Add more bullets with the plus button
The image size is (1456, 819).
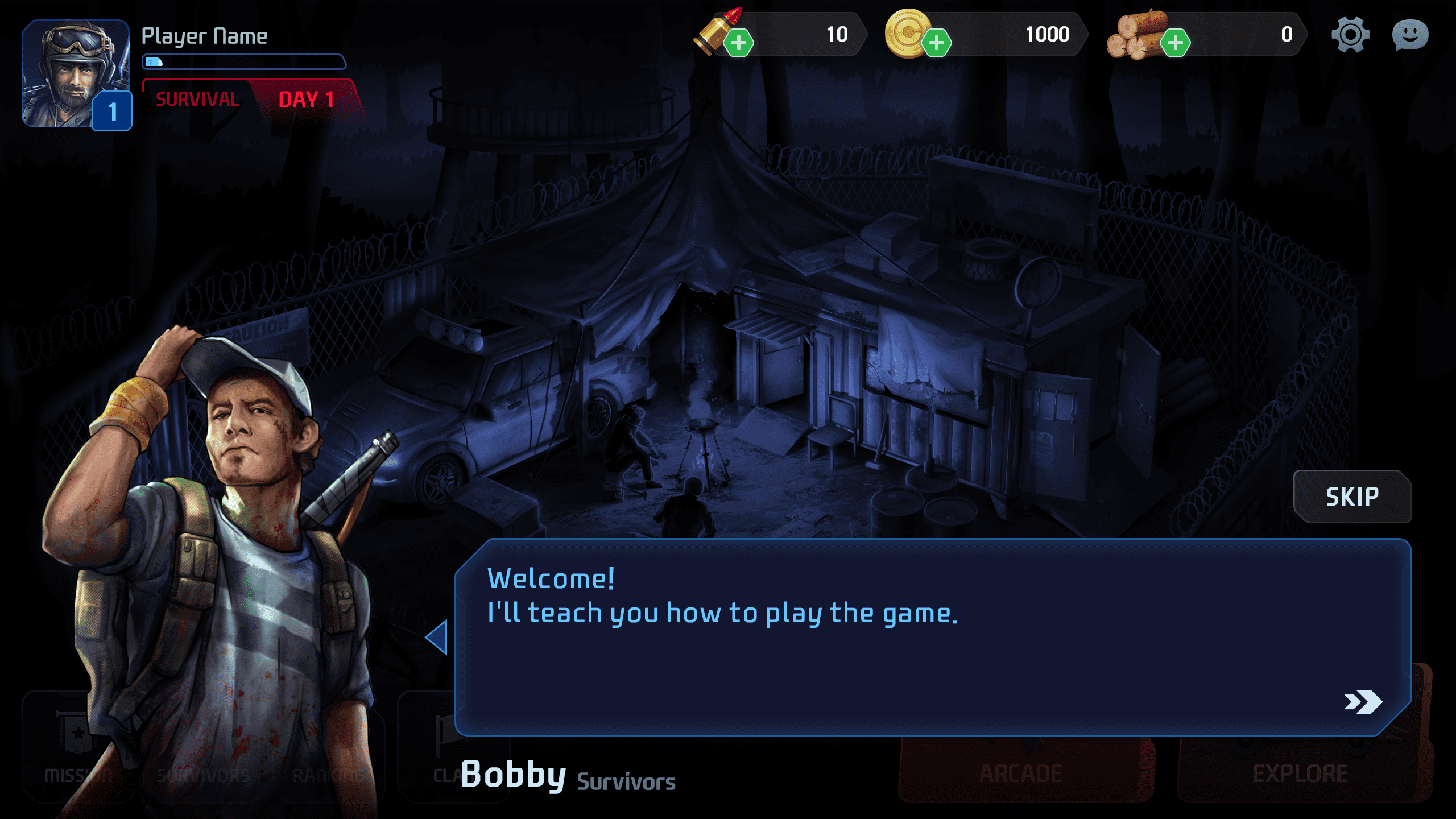[738, 43]
